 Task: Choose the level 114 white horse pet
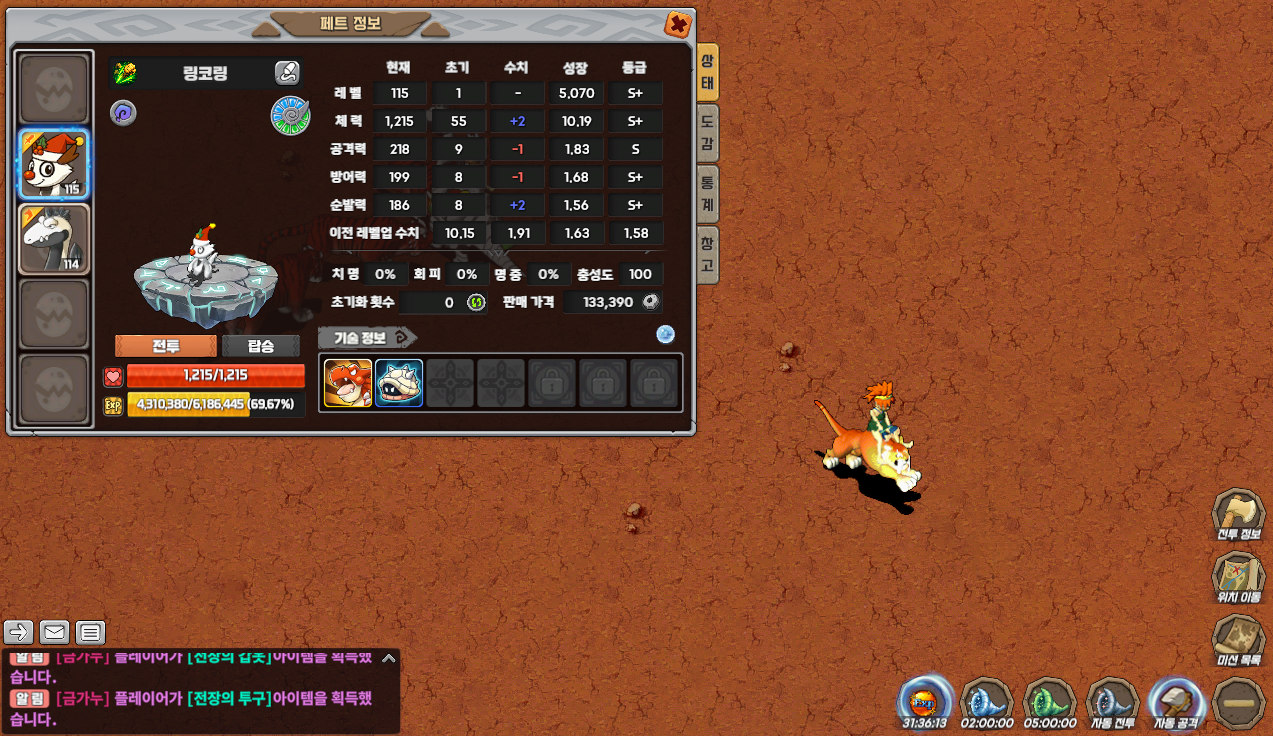pyautogui.click(x=55, y=239)
